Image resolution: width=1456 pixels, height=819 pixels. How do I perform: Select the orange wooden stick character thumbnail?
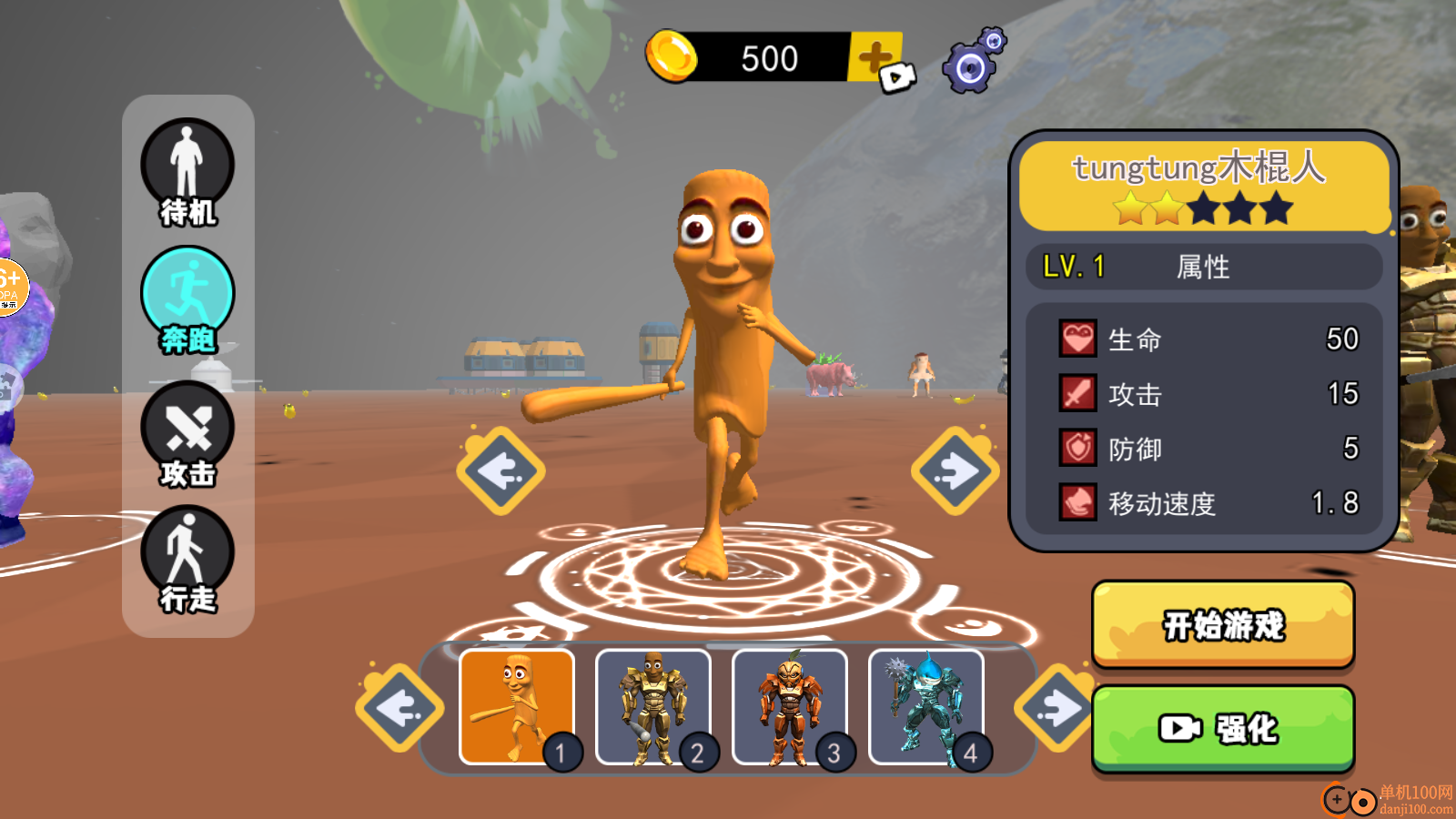click(x=517, y=706)
